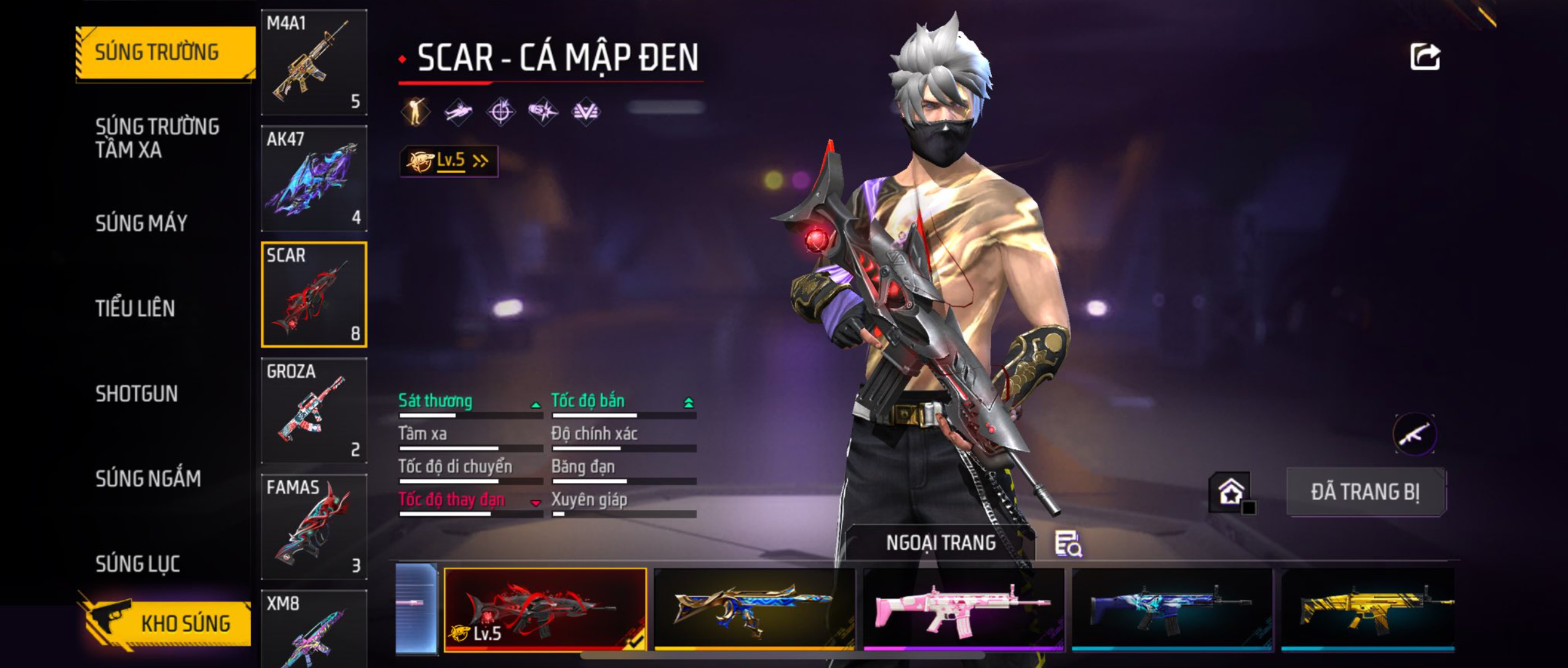Open the Súng Máy weapon category
Viewport: 1568px width, 668px height.
pyautogui.click(x=141, y=223)
